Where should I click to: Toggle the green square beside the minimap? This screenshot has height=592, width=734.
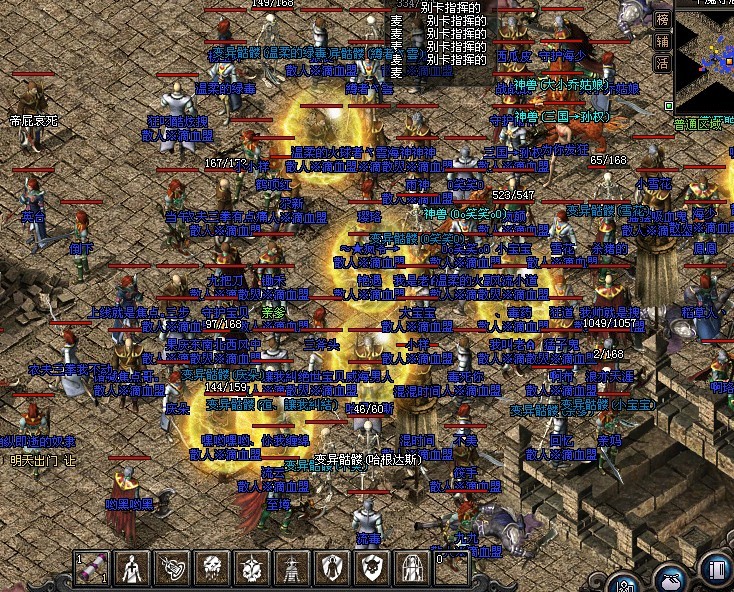click(668, 104)
